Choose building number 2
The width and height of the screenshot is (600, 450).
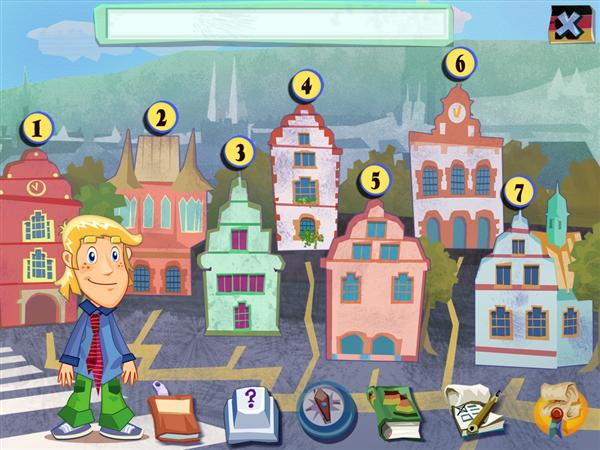click(x=158, y=118)
